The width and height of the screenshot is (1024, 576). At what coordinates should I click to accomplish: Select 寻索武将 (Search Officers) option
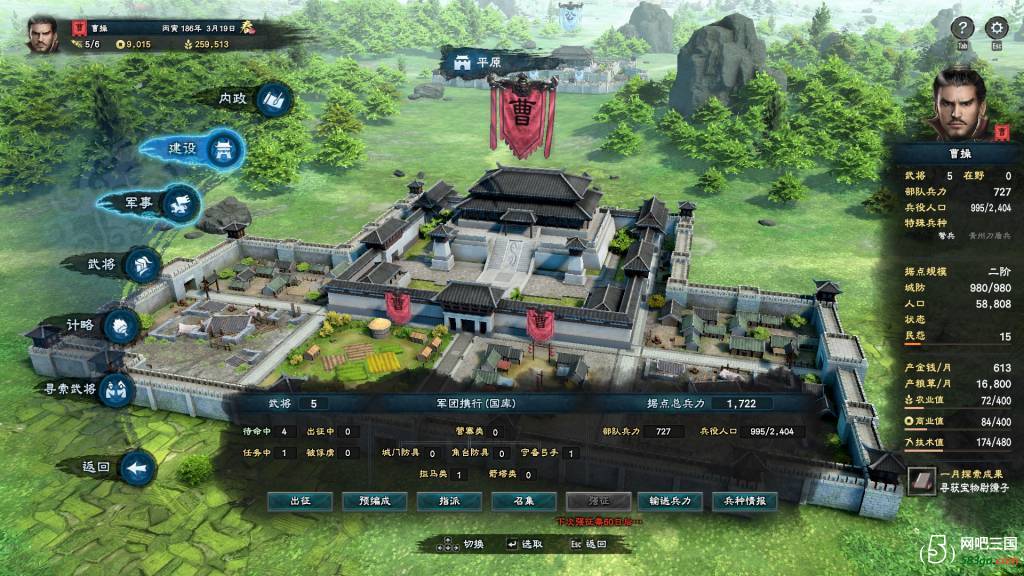point(114,389)
